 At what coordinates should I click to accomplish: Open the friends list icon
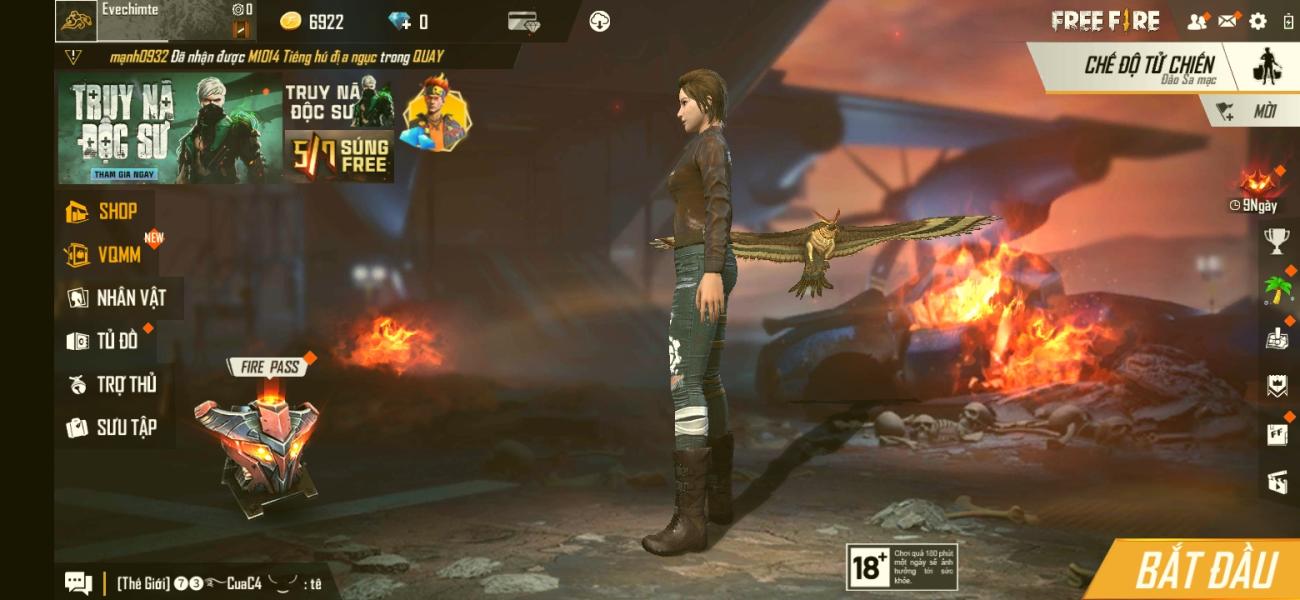[x=1196, y=21]
